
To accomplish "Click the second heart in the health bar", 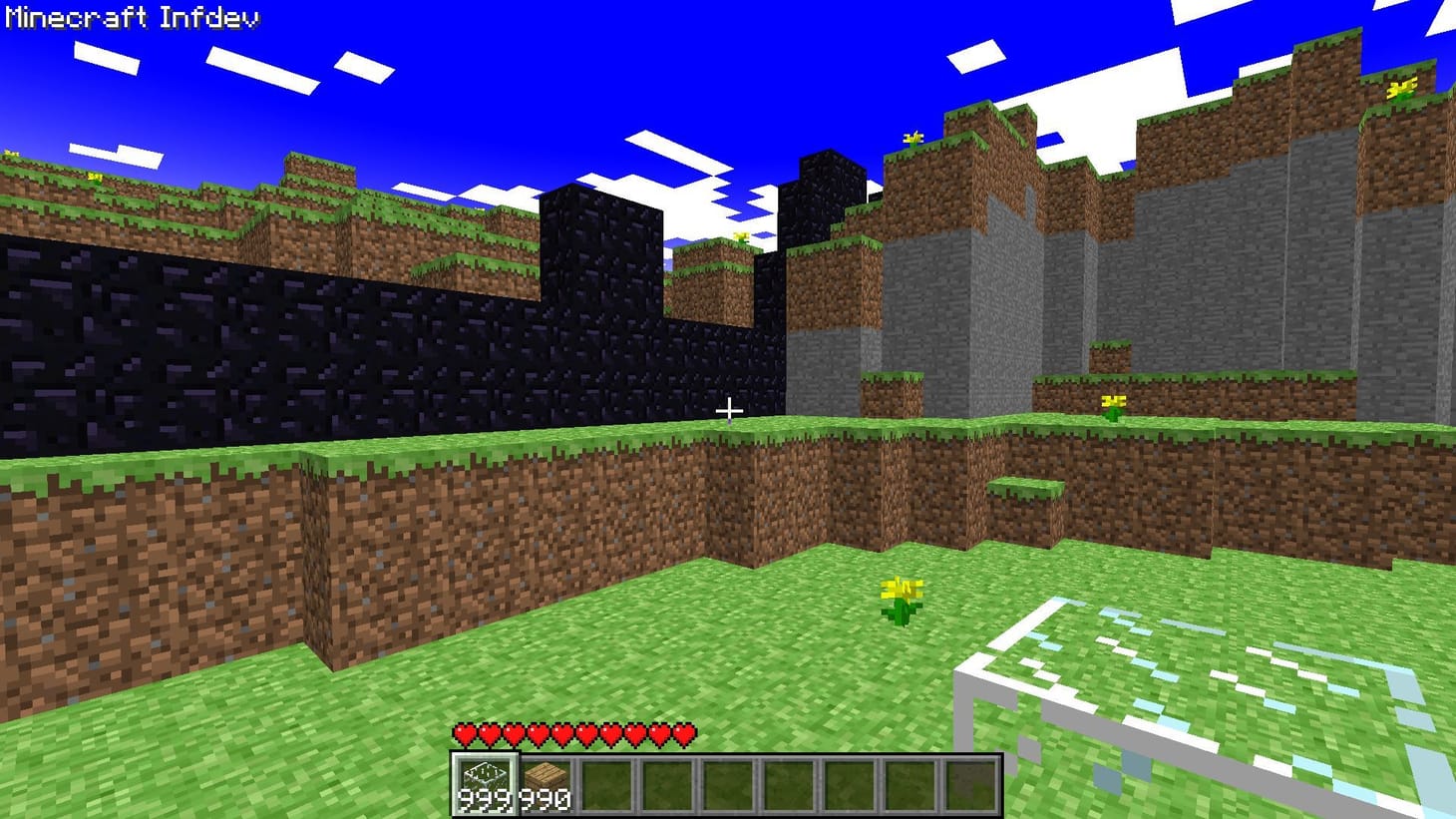I will 489,732.
